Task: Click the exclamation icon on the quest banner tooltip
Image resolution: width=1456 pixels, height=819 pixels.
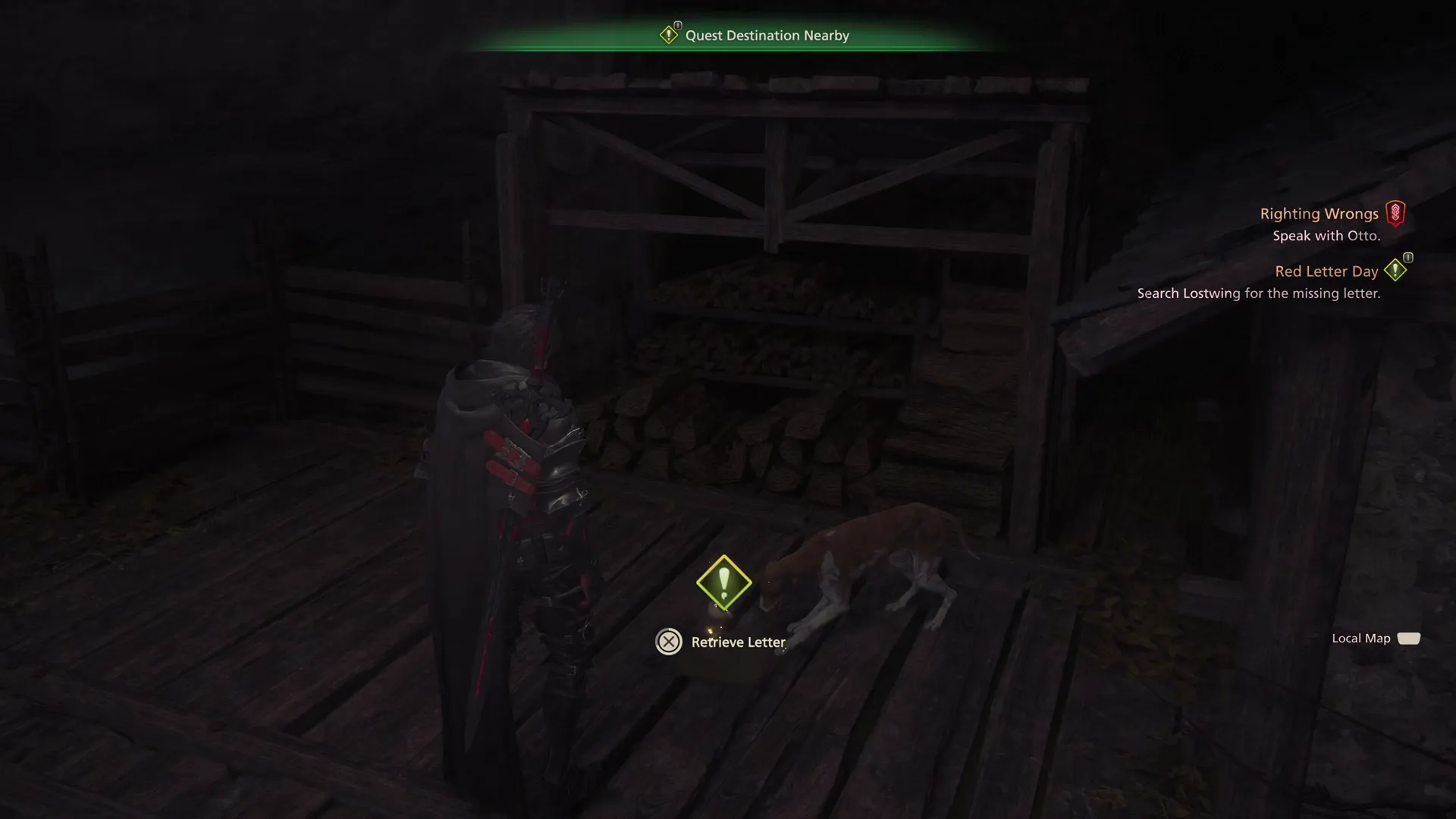Action: (670, 34)
